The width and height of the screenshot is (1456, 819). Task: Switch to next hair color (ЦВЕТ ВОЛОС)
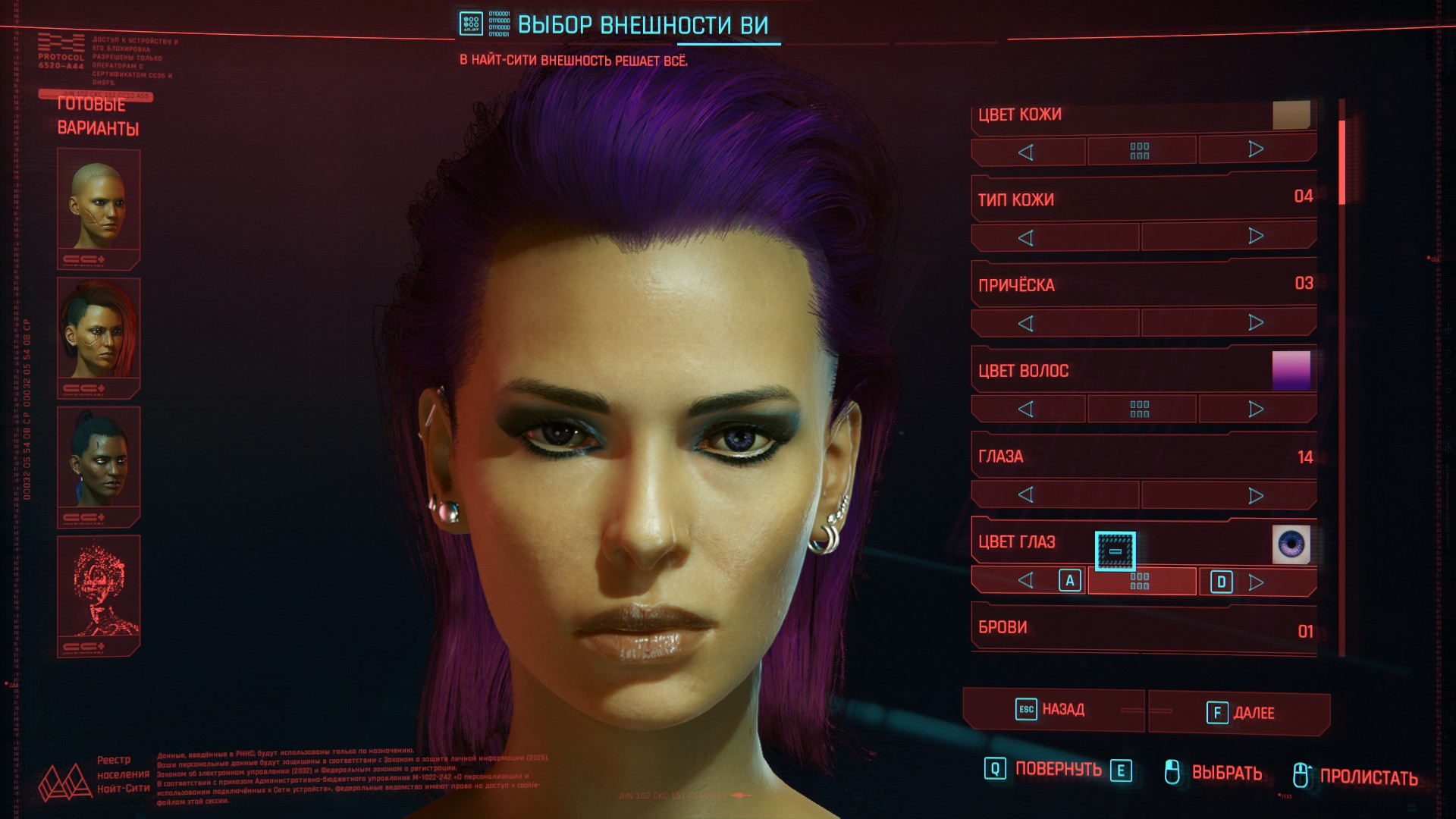1256,409
